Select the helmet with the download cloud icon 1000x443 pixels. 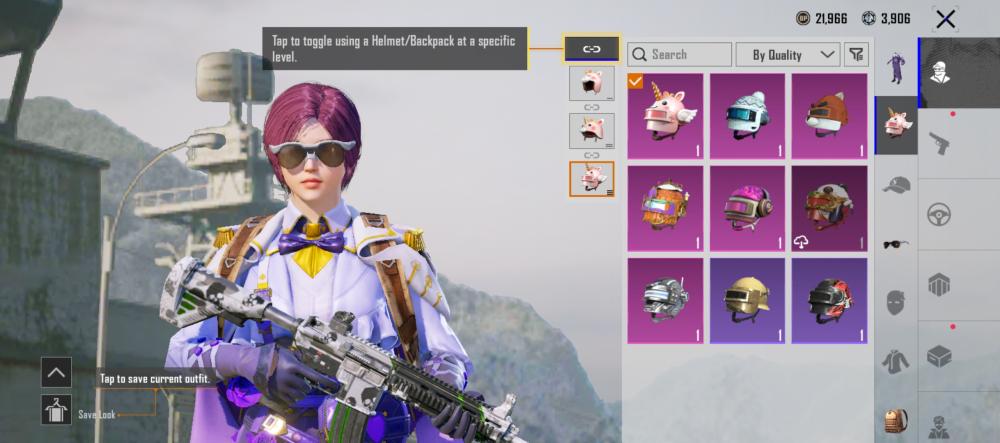(x=829, y=208)
